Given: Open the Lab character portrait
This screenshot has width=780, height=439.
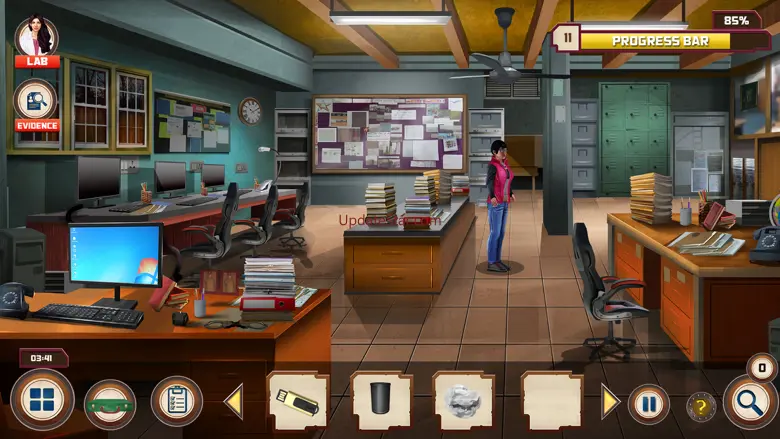Looking at the screenshot, I should (37, 38).
